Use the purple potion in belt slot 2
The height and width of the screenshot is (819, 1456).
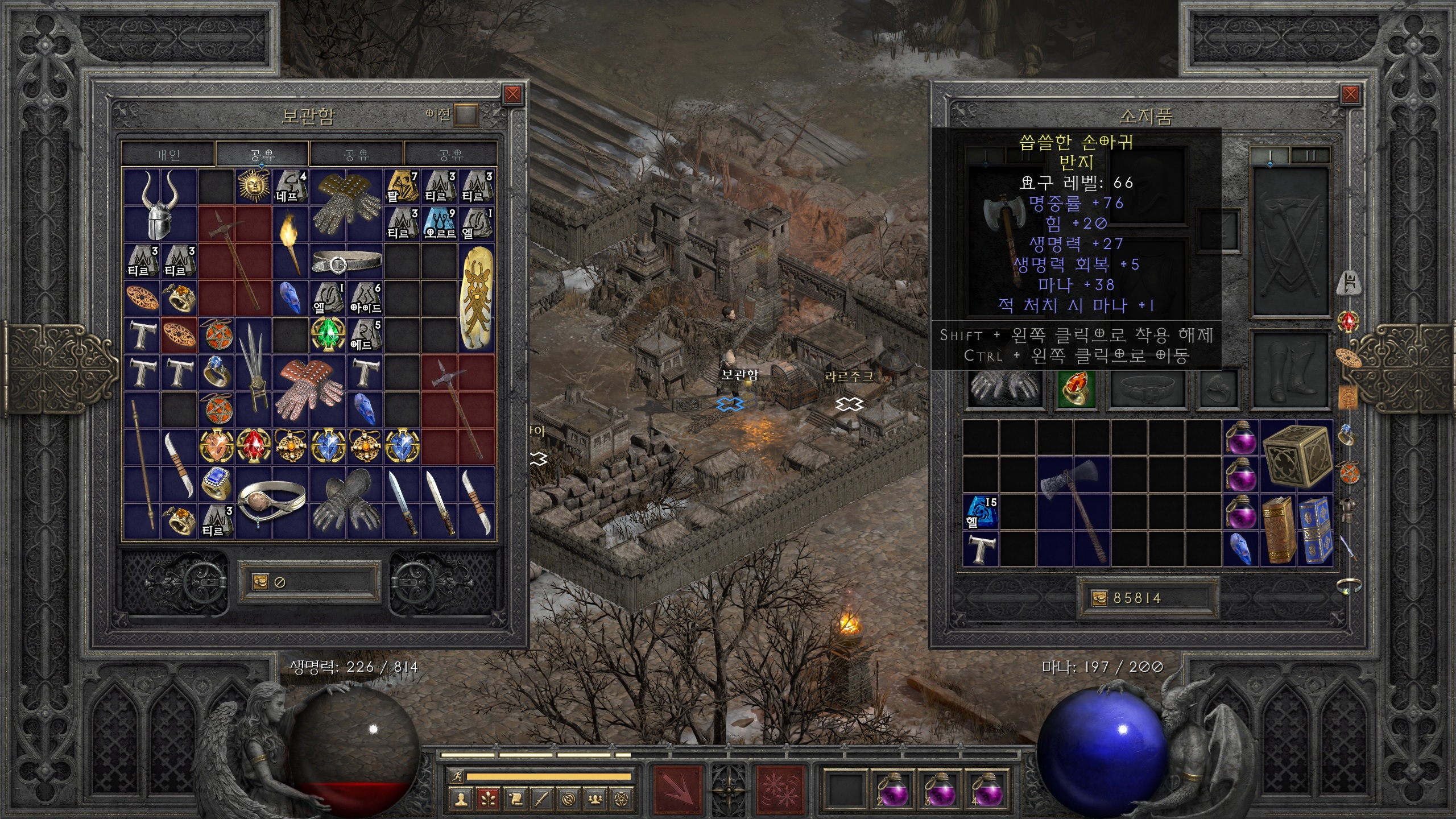[892, 789]
